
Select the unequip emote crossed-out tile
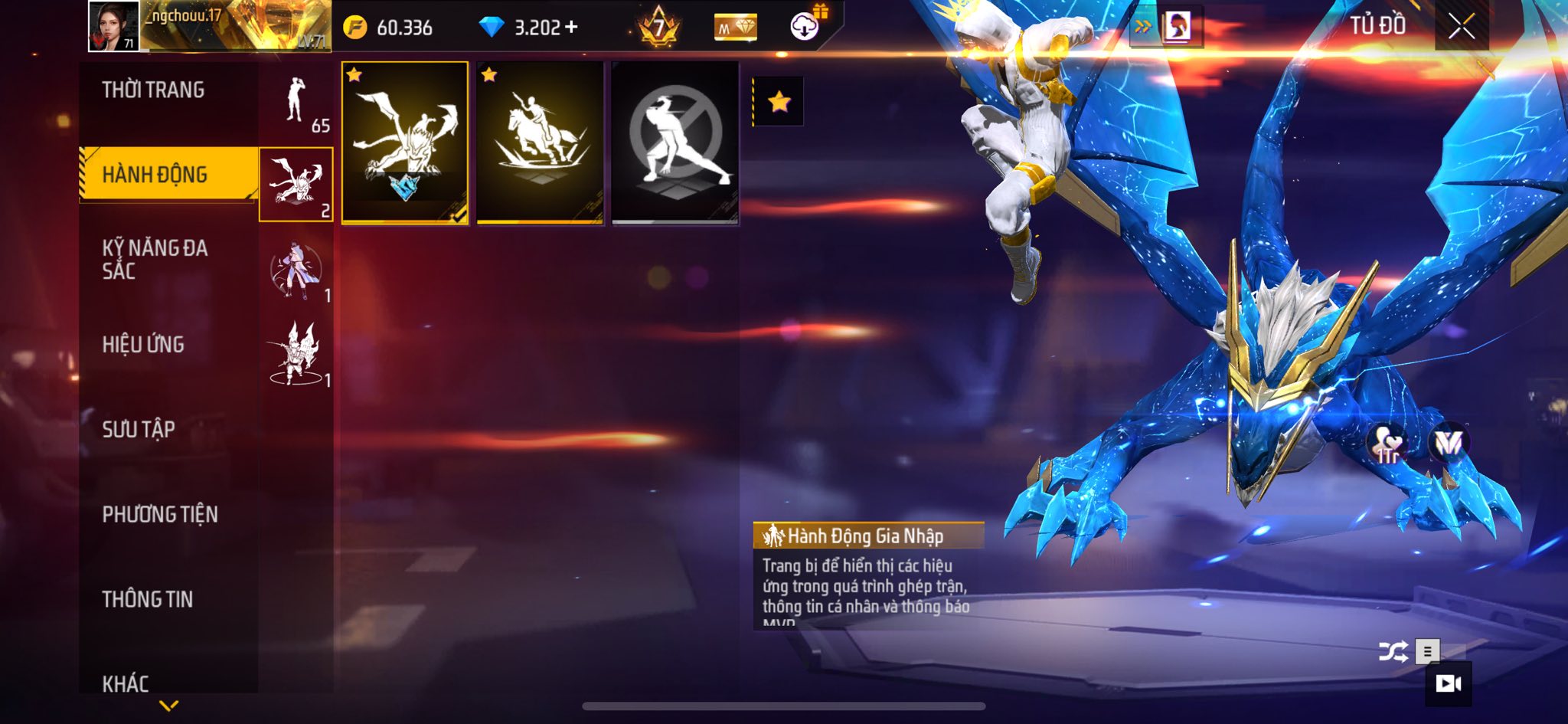(675, 143)
